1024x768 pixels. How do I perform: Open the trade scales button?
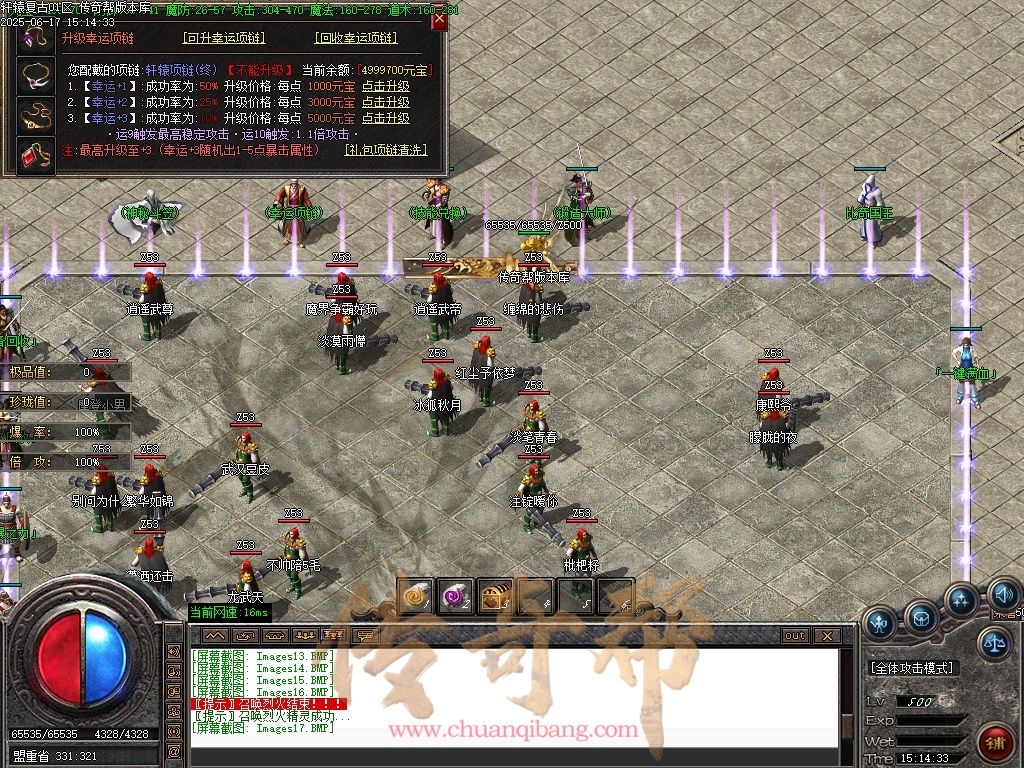click(994, 643)
